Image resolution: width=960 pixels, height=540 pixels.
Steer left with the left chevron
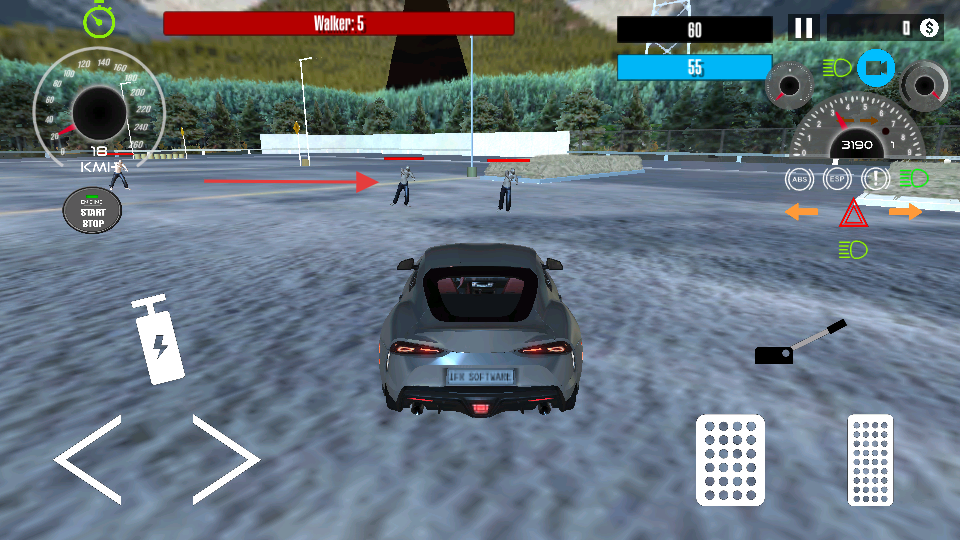point(89,459)
